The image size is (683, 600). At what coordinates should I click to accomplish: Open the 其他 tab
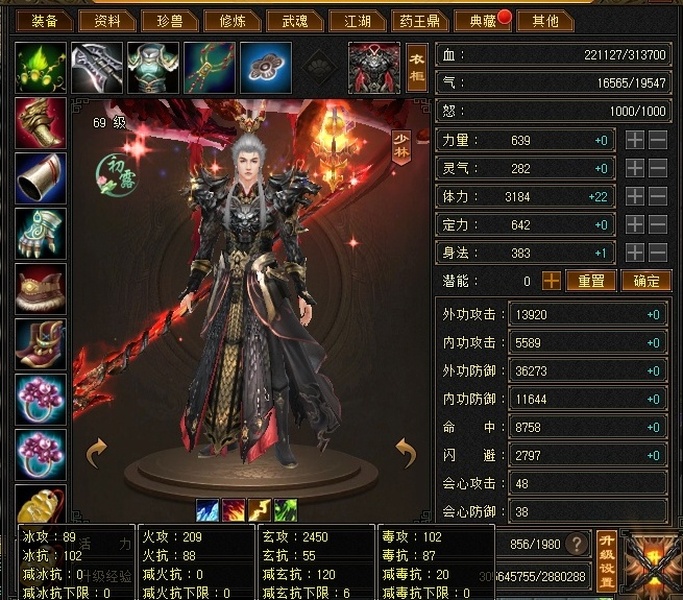click(x=545, y=20)
